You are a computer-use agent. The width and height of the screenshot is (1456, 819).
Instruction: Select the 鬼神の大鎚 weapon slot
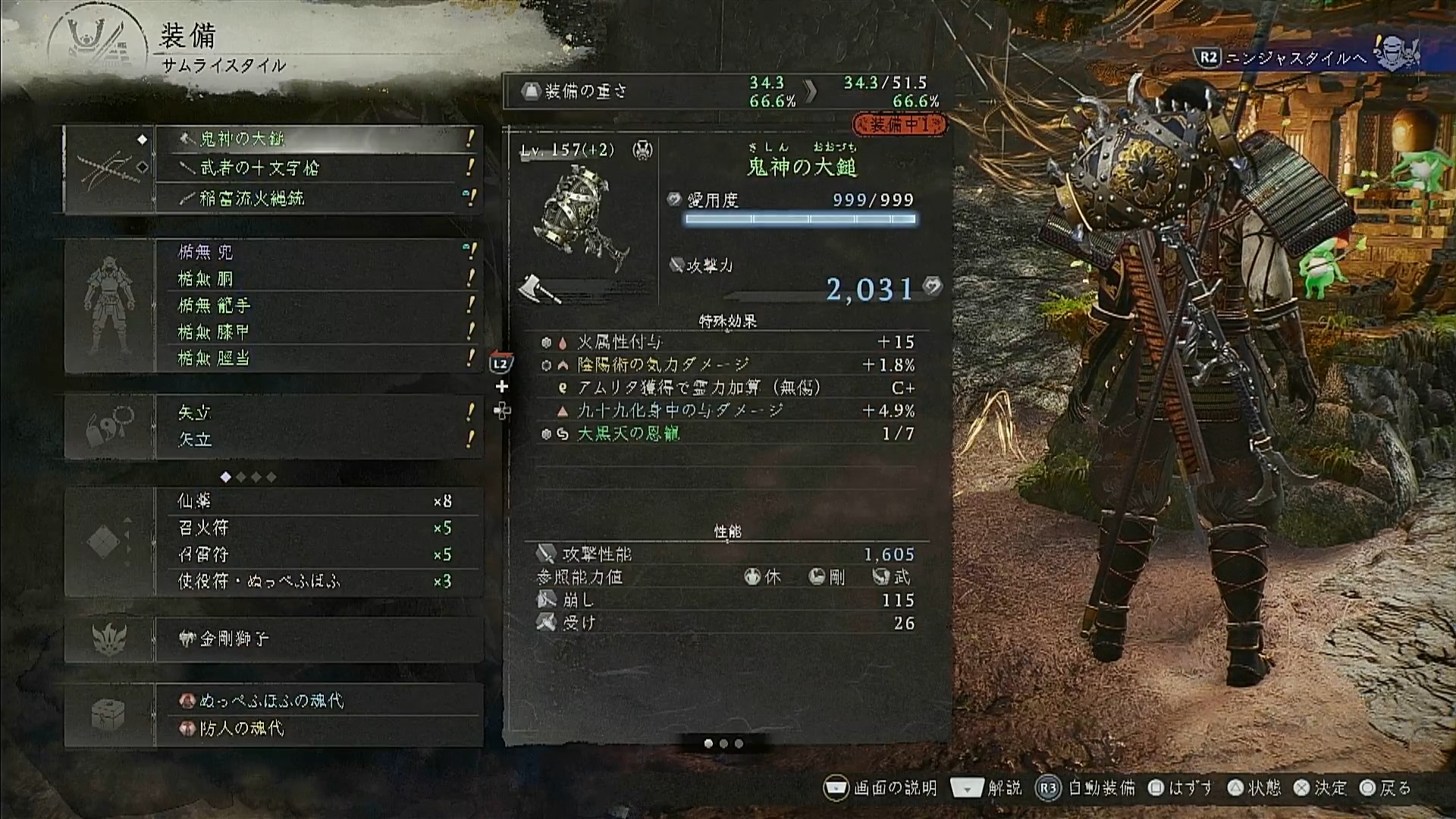[x=318, y=139]
